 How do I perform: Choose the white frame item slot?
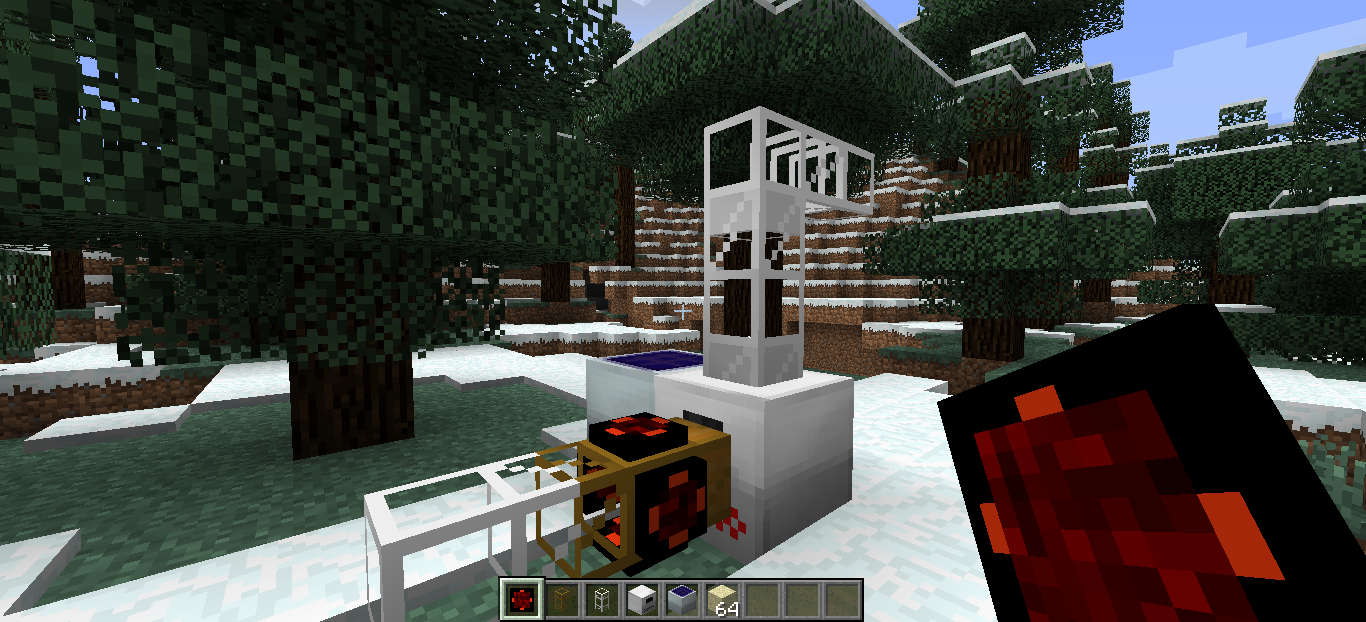click(602, 599)
